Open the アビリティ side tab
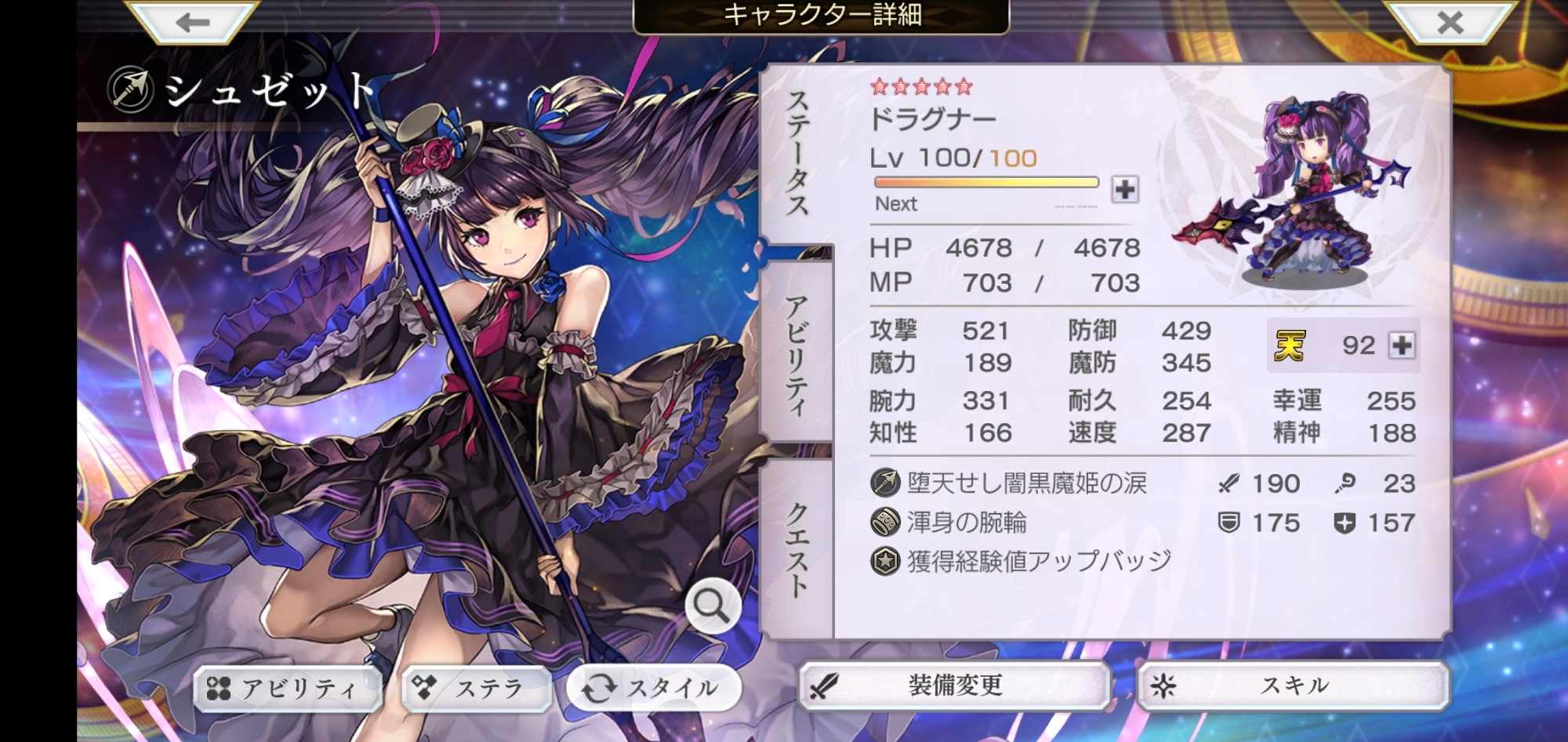 pos(797,354)
